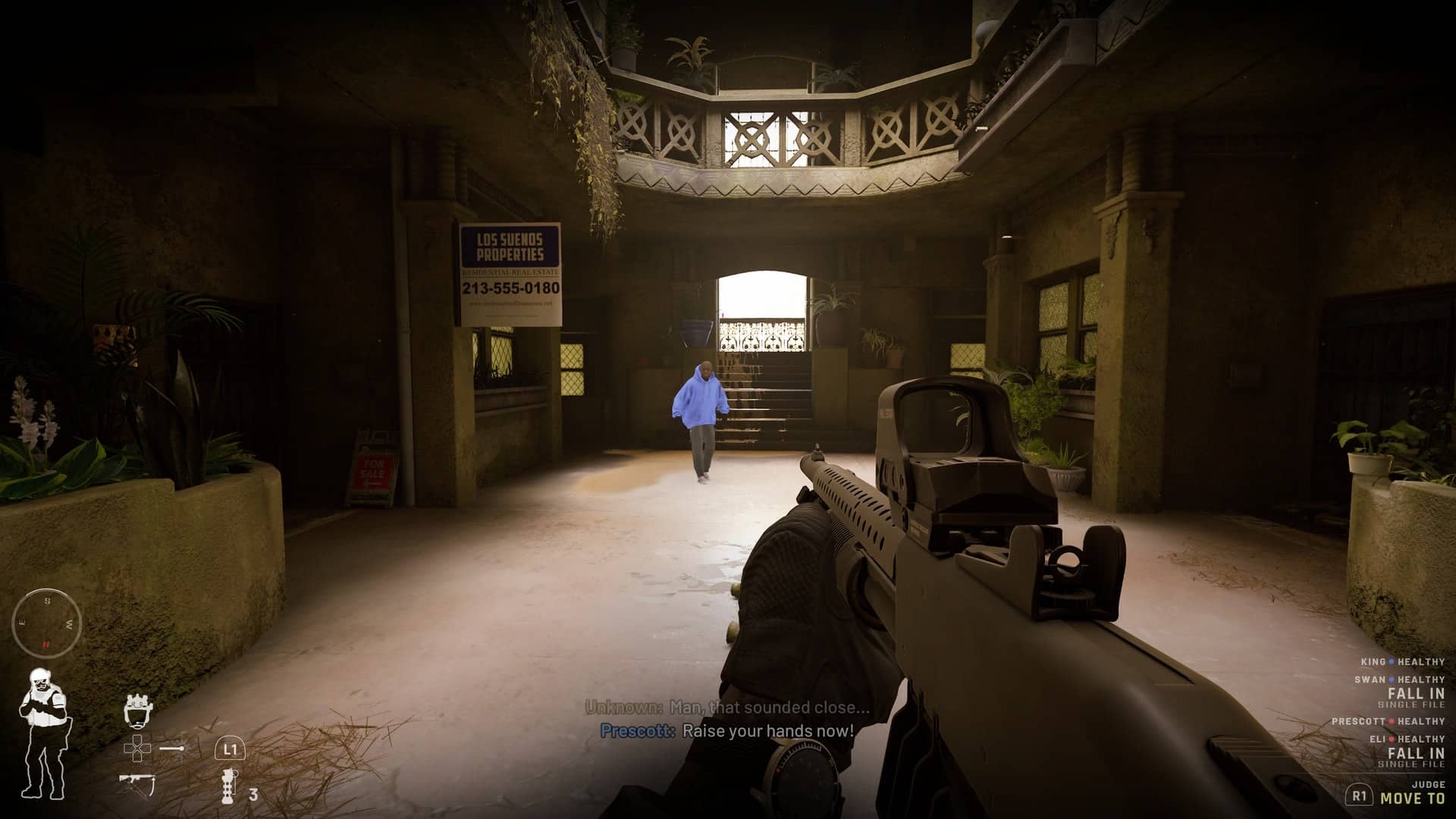Select the officer body stance silhouette

click(42, 732)
